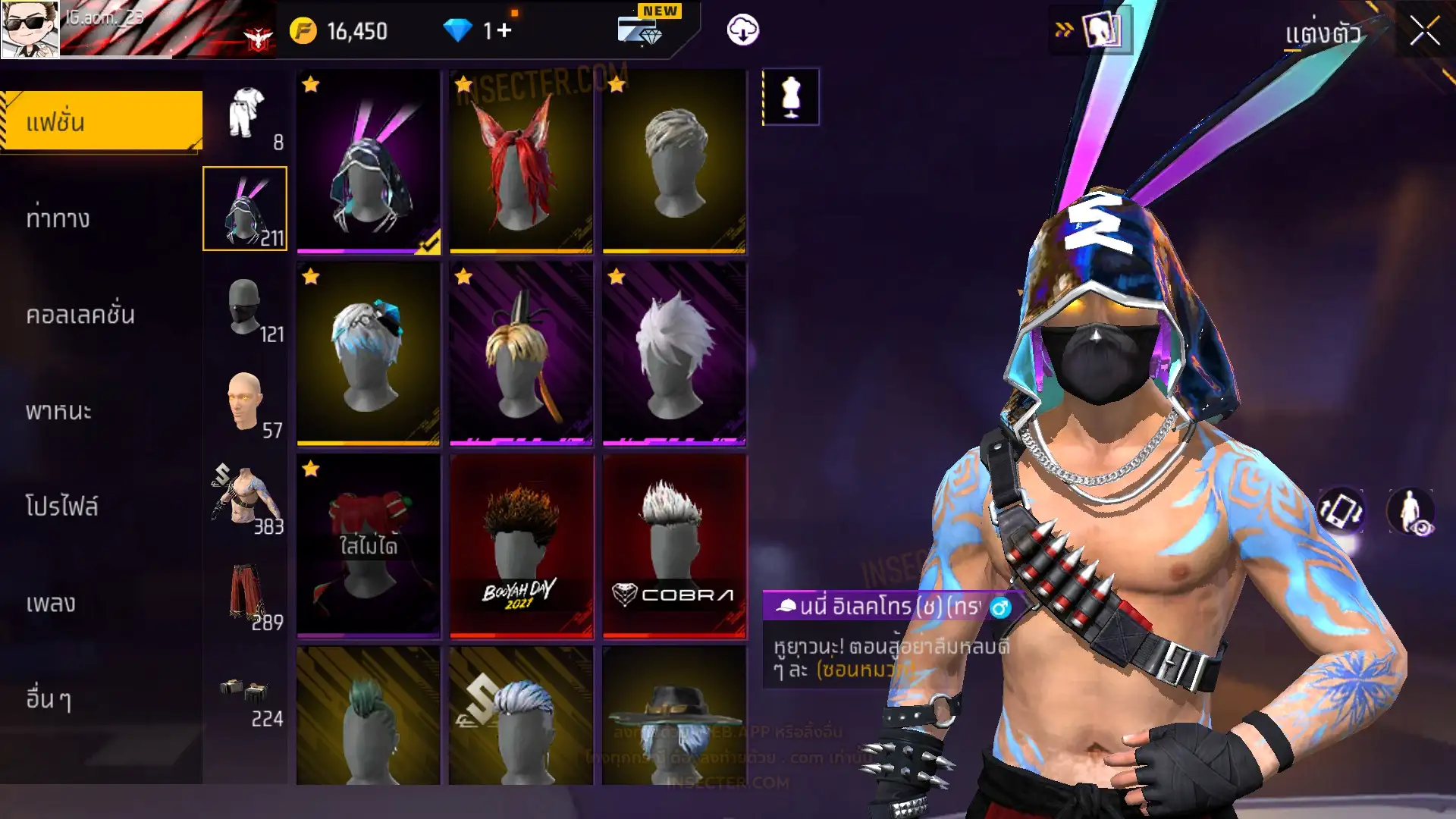
Task: Close the outfit screen with the X
Action: [1423, 32]
